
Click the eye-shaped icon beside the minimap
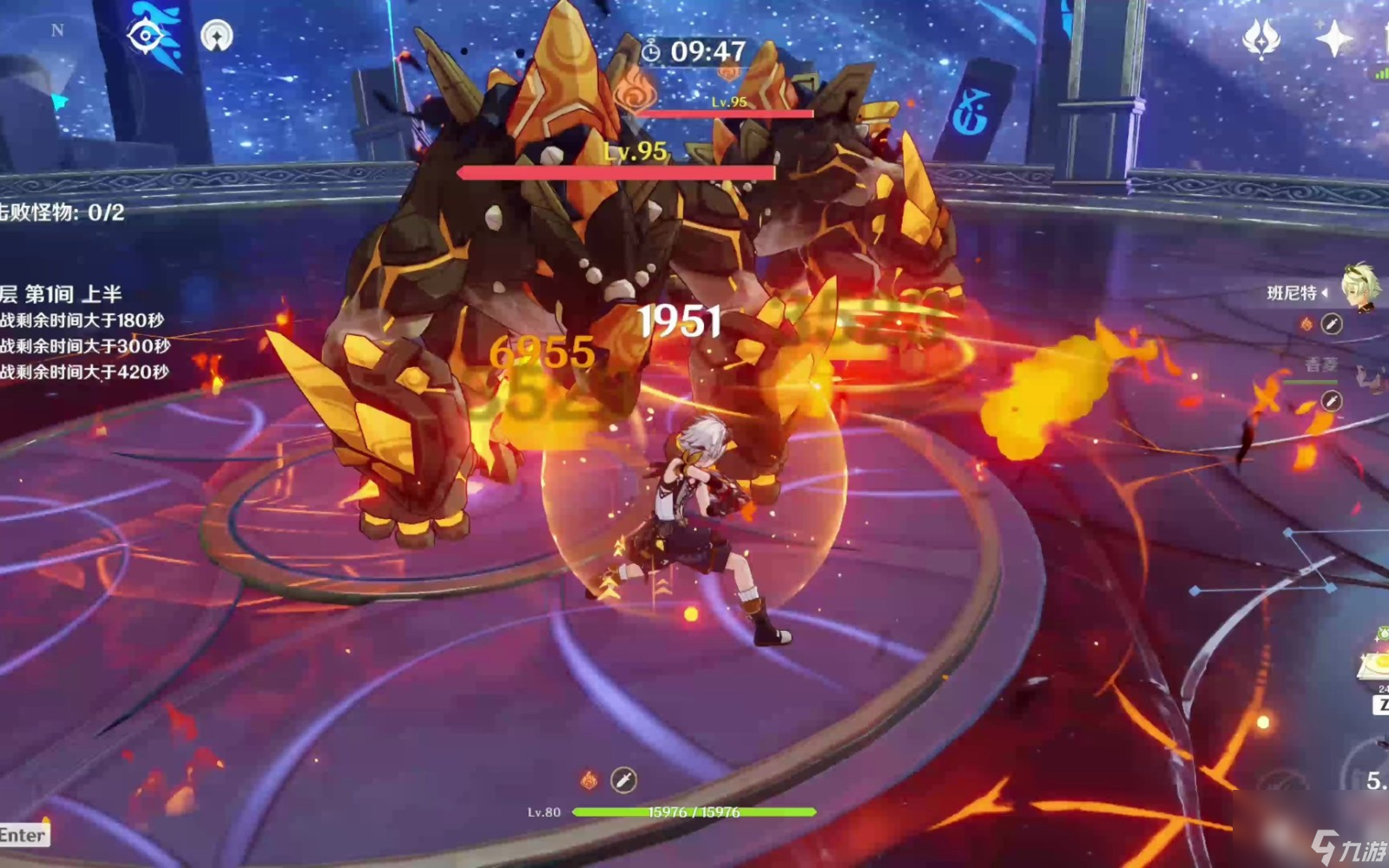point(146,36)
